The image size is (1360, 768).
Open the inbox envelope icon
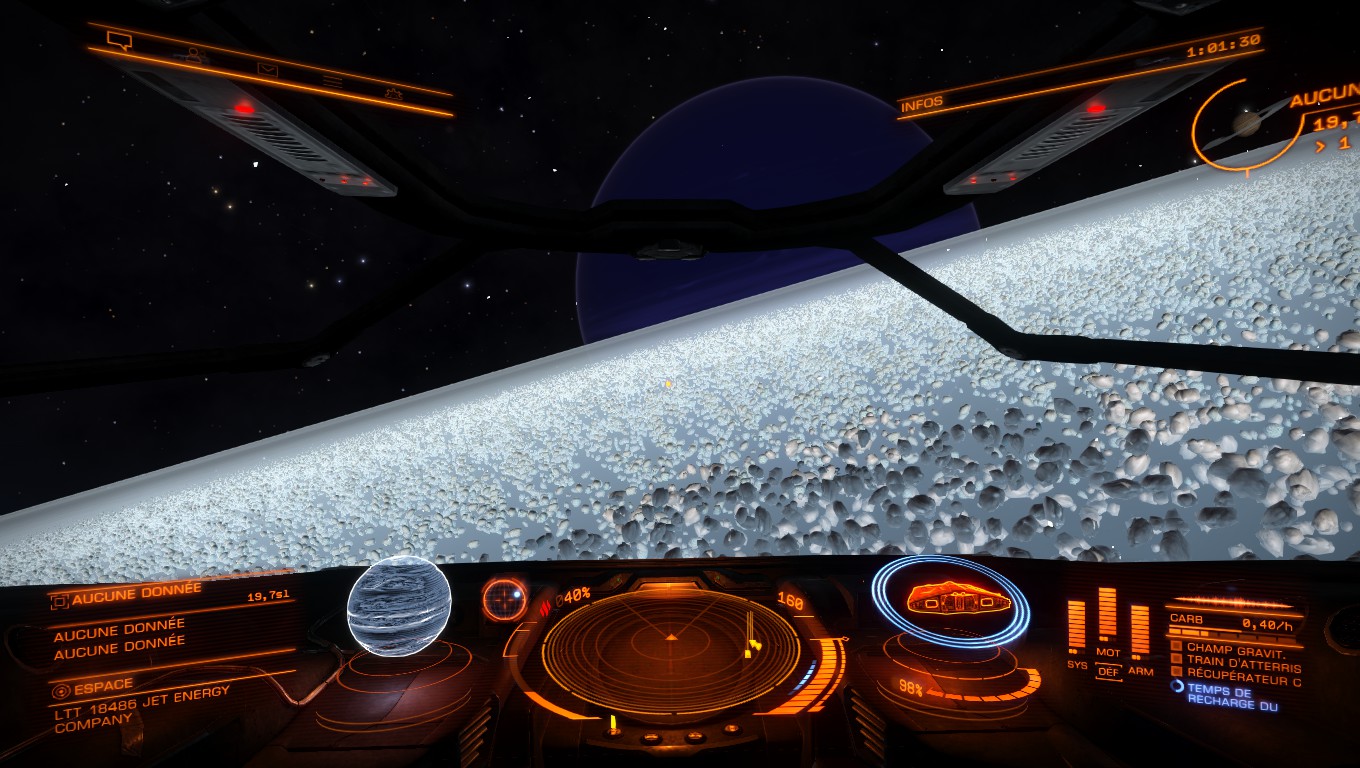(266, 69)
